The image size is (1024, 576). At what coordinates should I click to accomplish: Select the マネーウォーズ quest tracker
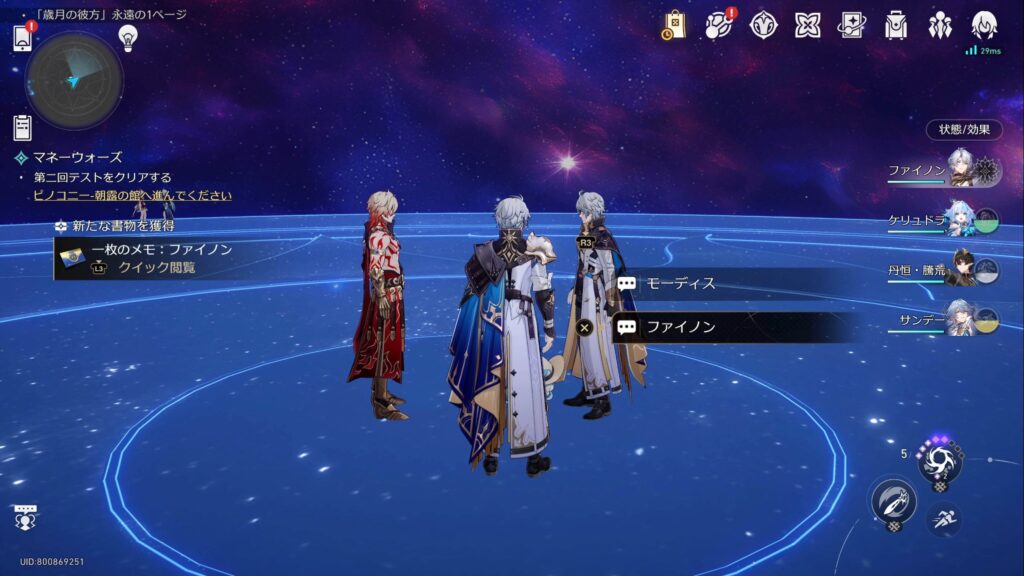click(x=76, y=157)
